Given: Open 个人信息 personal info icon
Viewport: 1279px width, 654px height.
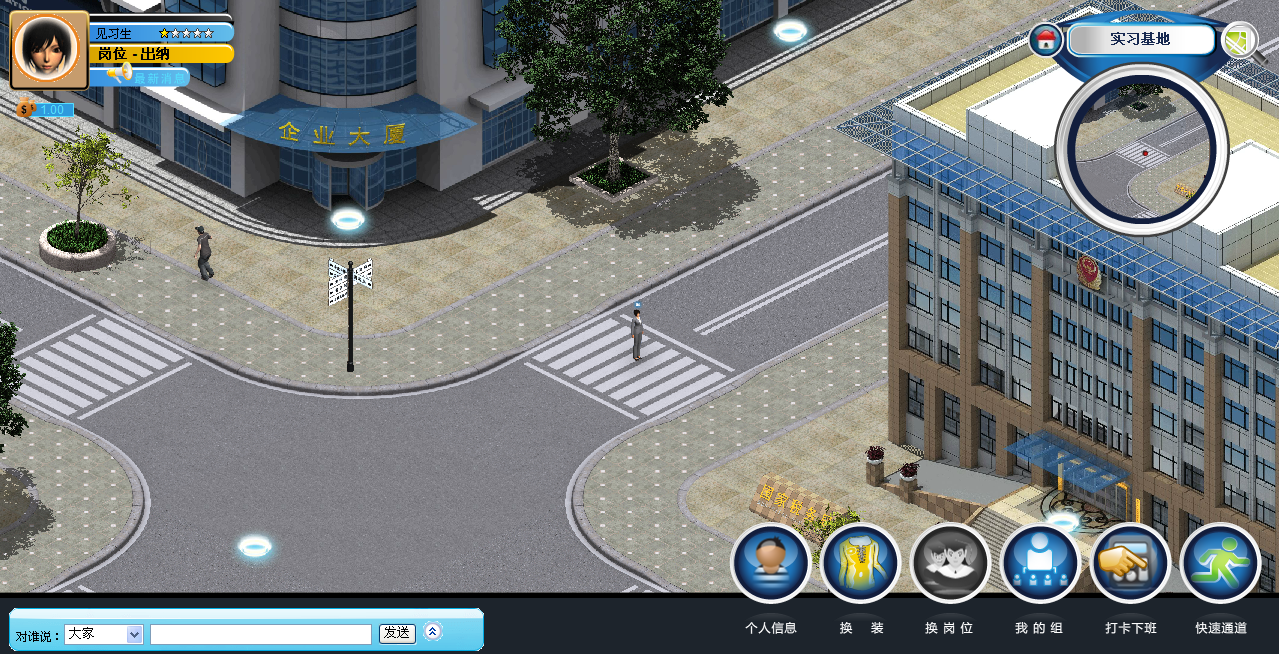Looking at the screenshot, I should pos(770,563).
